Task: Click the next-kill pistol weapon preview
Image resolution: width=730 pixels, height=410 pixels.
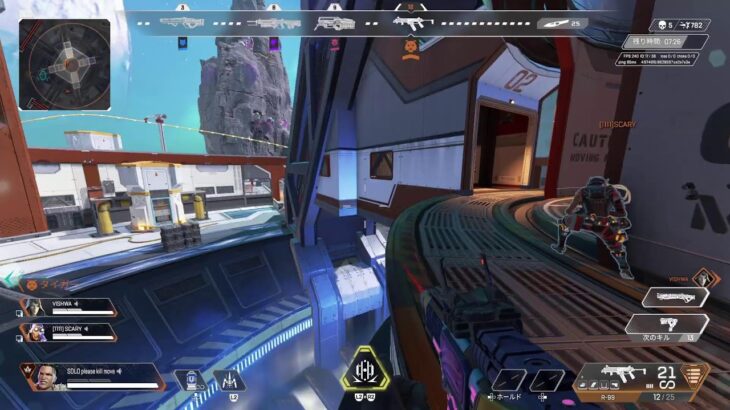Action: pyautogui.click(x=665, y=325)
